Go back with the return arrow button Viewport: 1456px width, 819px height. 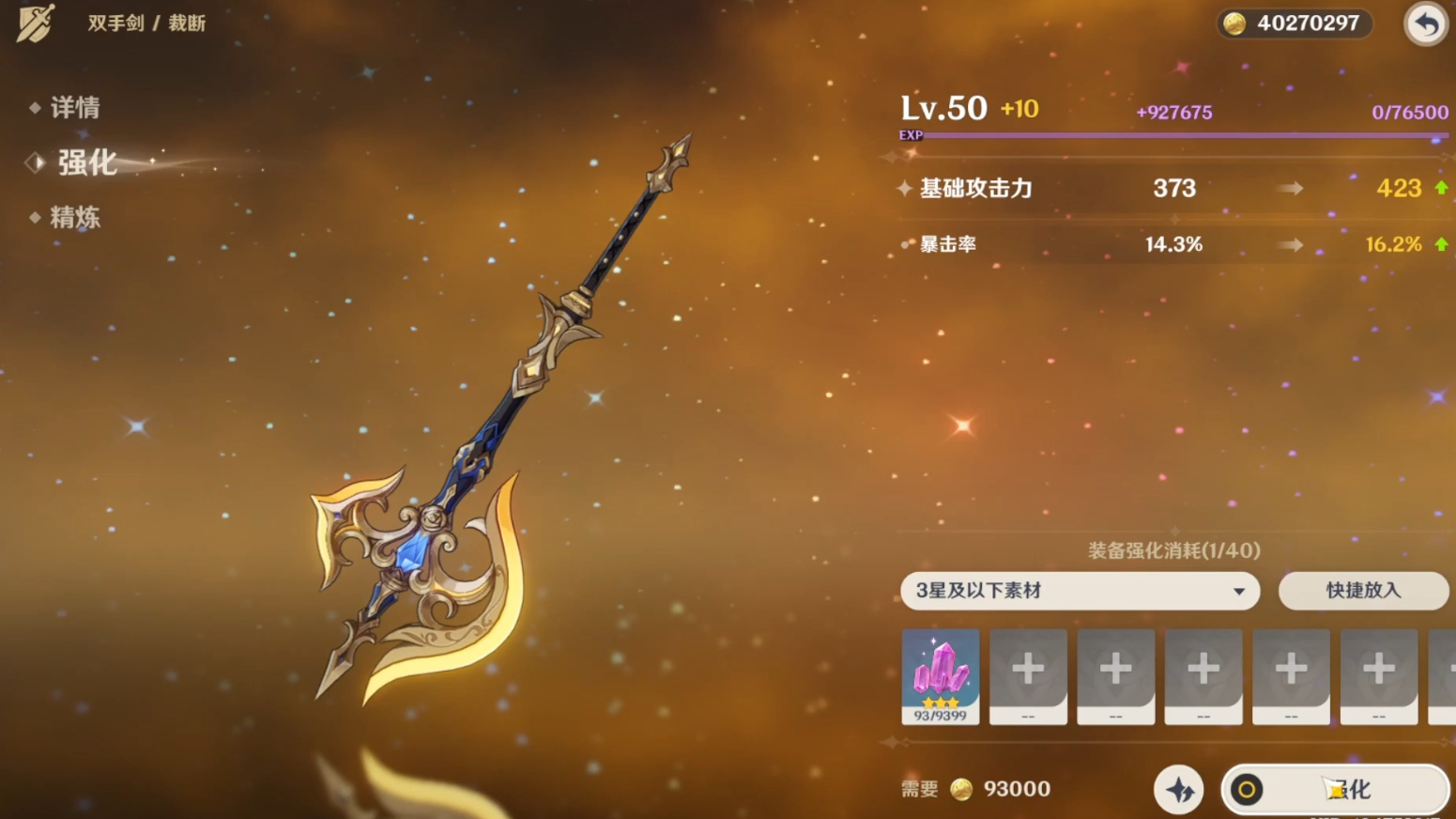[x=1425, y=23]
